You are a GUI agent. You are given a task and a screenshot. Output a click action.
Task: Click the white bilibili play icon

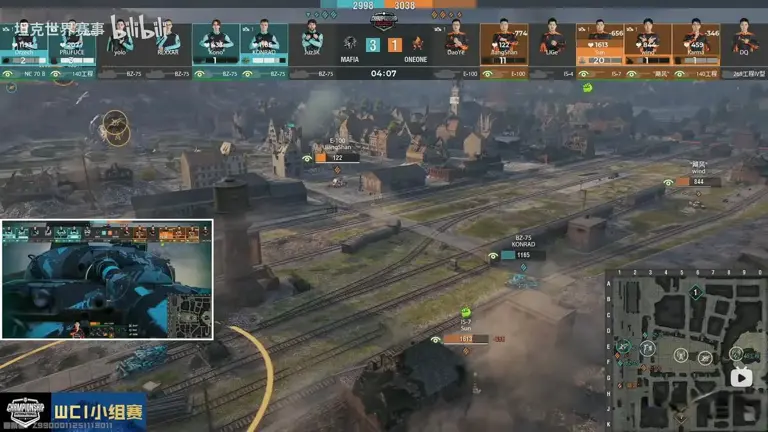741,377
